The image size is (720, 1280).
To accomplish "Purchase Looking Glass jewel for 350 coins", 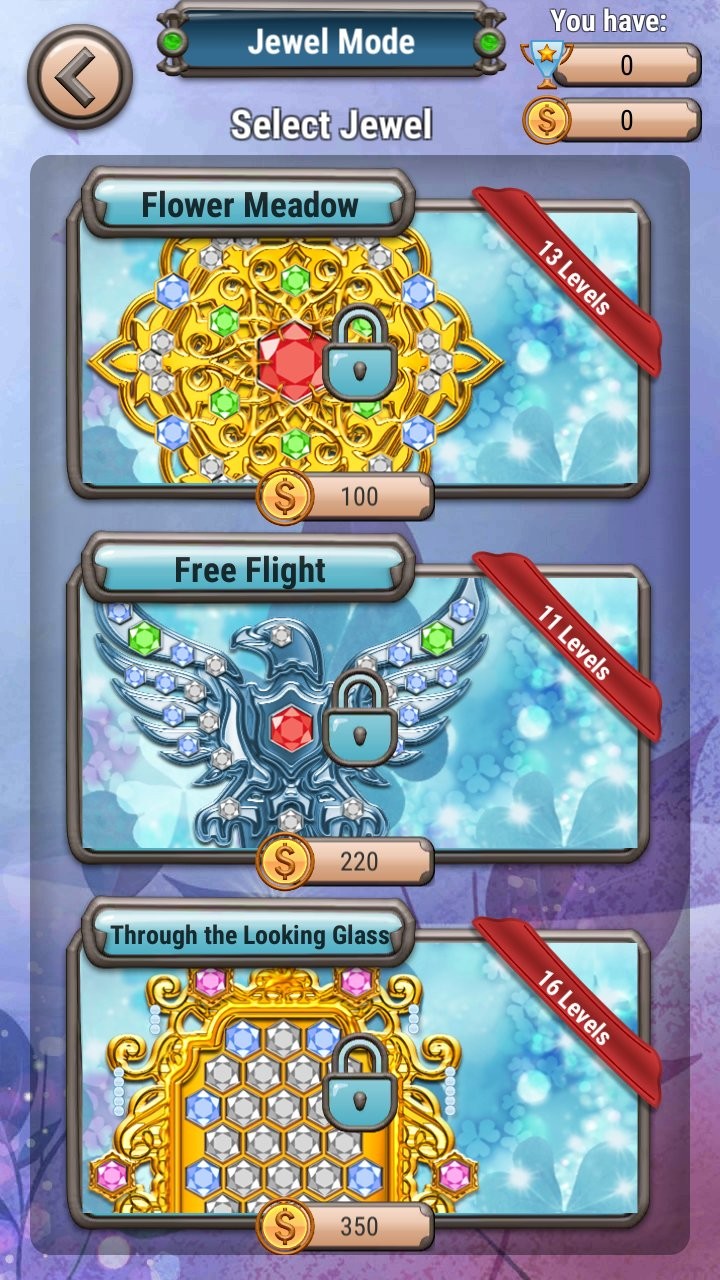I will [346, 1227].
